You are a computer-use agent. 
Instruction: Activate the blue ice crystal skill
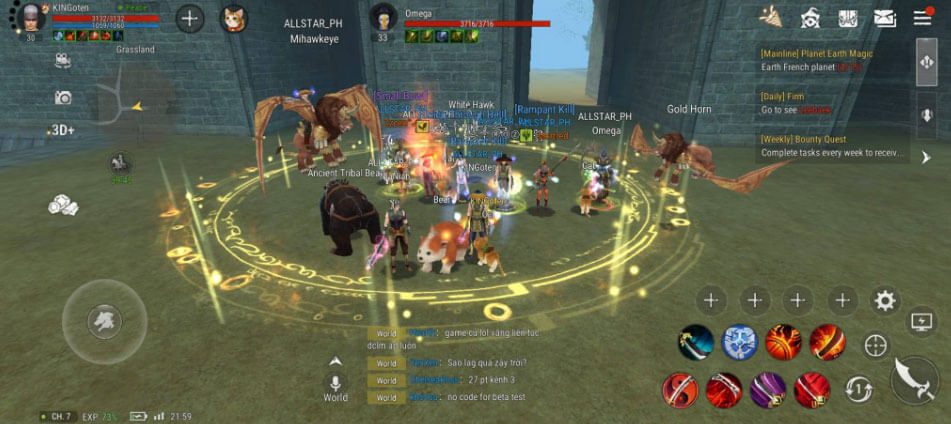coord(739,343)
